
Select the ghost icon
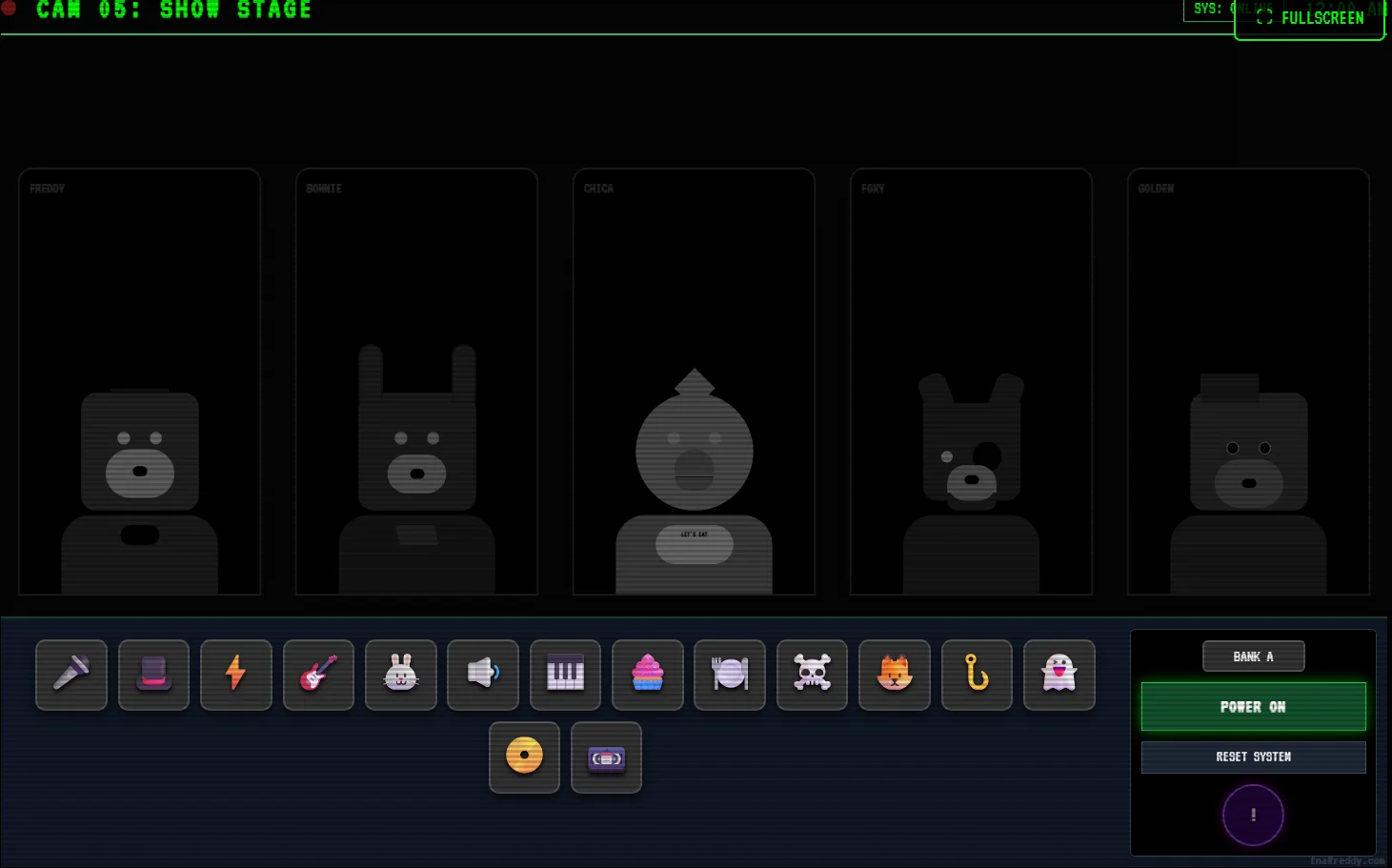pyautogui.click(x=1059, y=675)
